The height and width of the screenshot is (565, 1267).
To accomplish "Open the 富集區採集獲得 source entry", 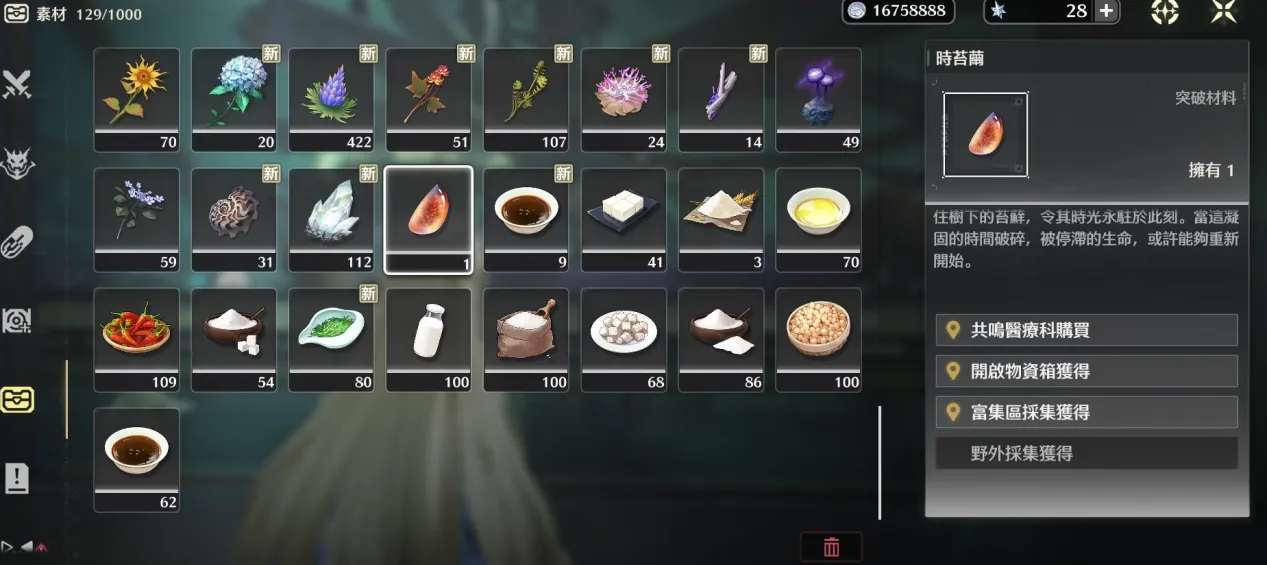I will tap(1086, 412).
